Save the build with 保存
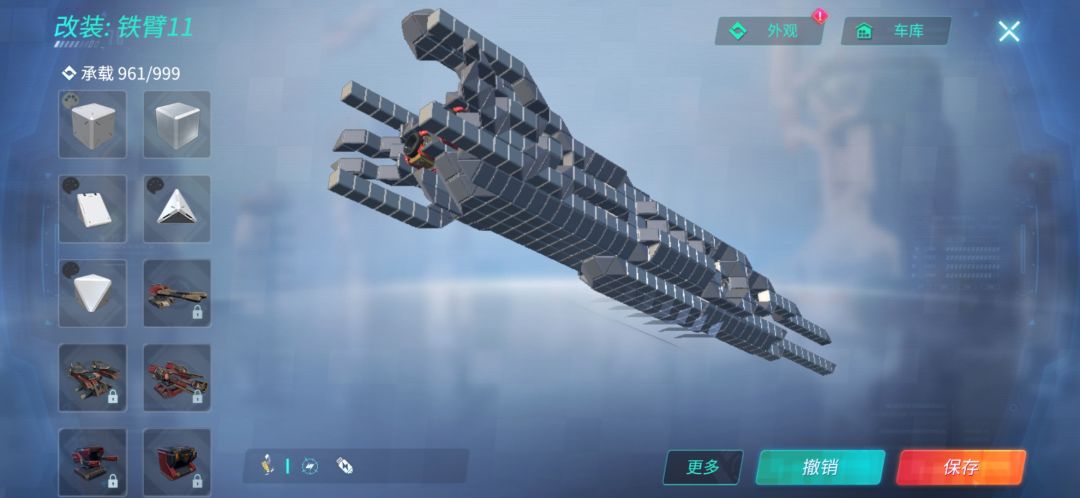The width and height of the screenshot is (1080, 498). (960, 467)
